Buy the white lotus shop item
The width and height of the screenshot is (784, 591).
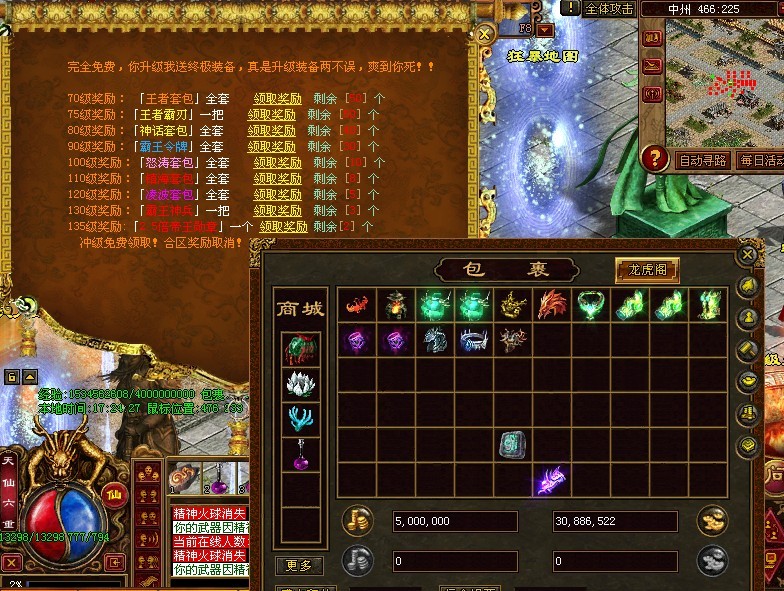[299, 384]
